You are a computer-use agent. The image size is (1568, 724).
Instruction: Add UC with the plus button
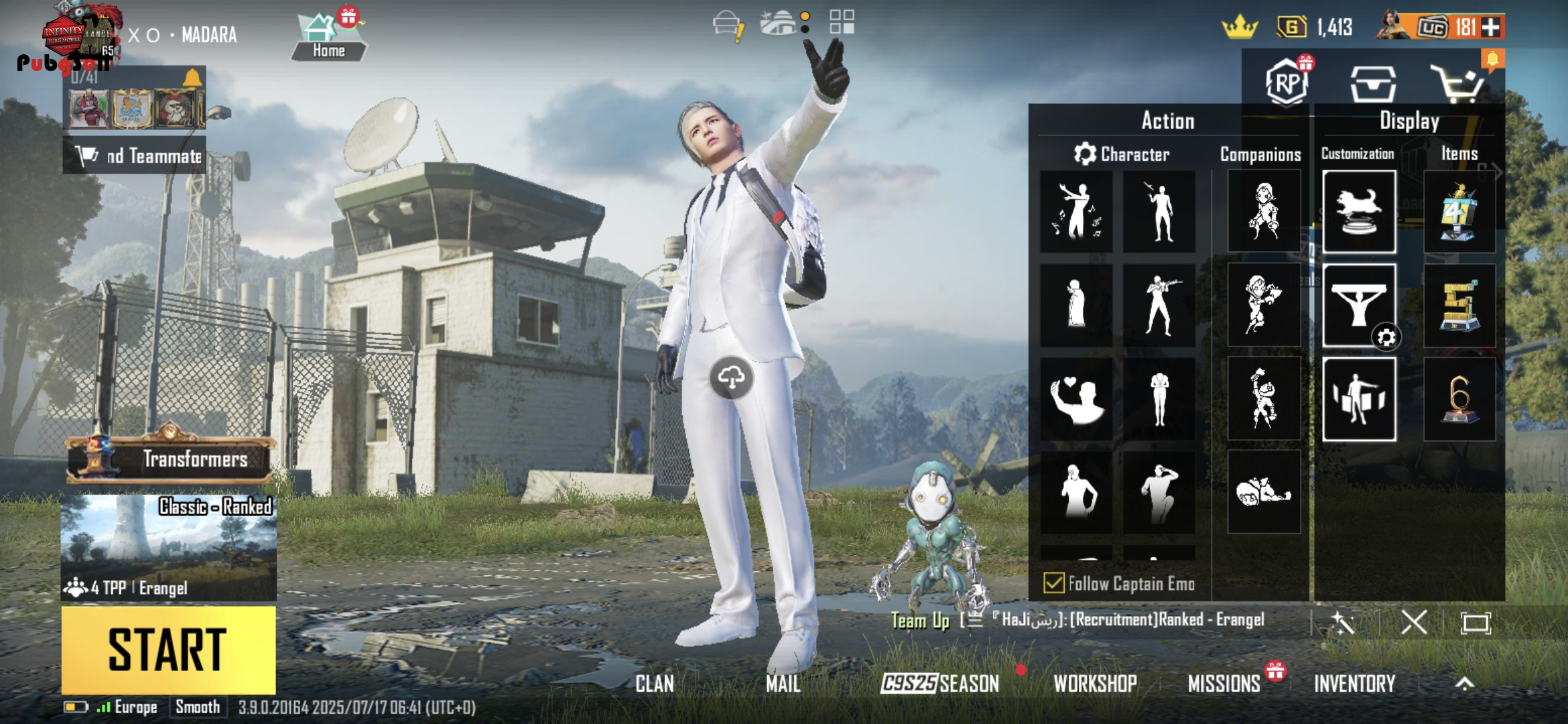(x=1491, y=27)
